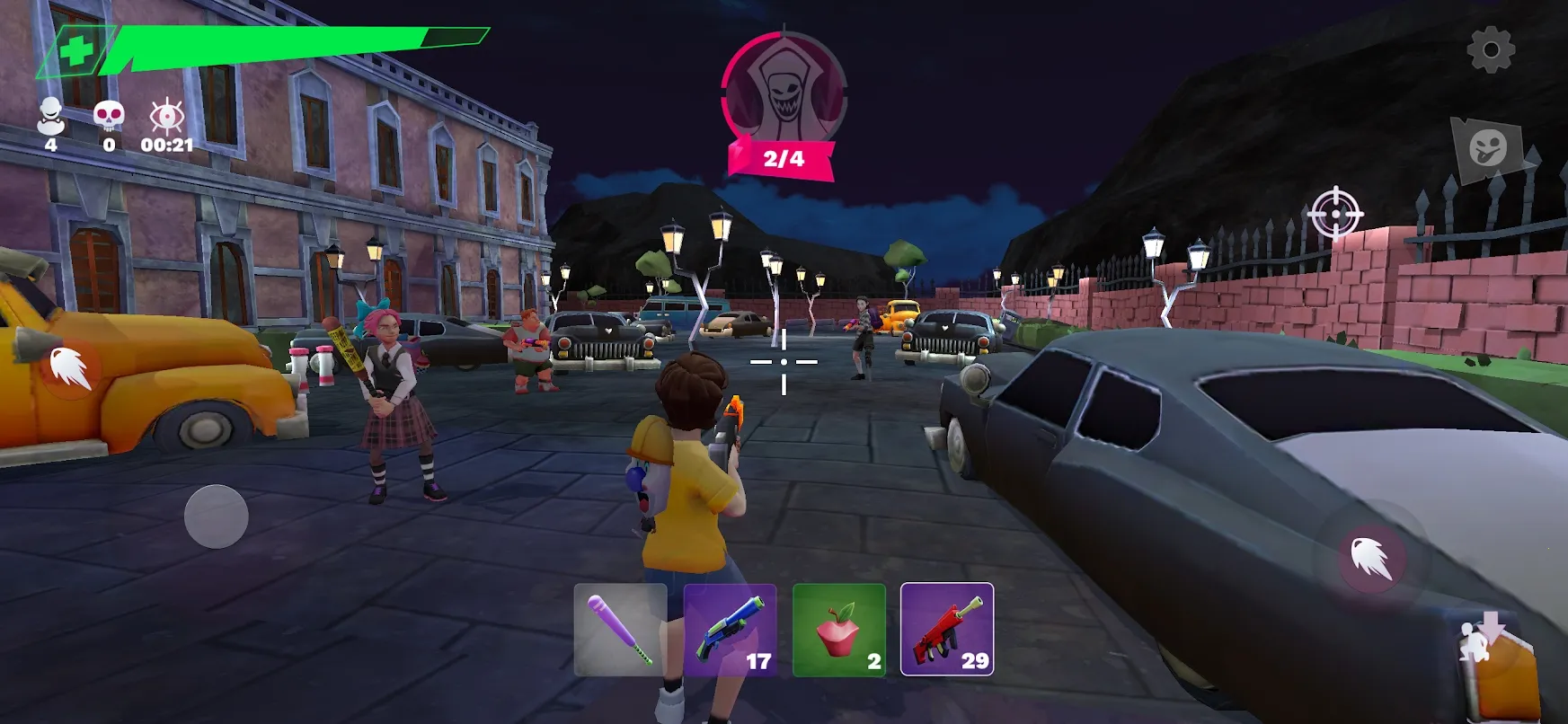The width and height of the screenshot is (1568, 724).
Task: Tap the green health cross icon
Action: (76, 50)
